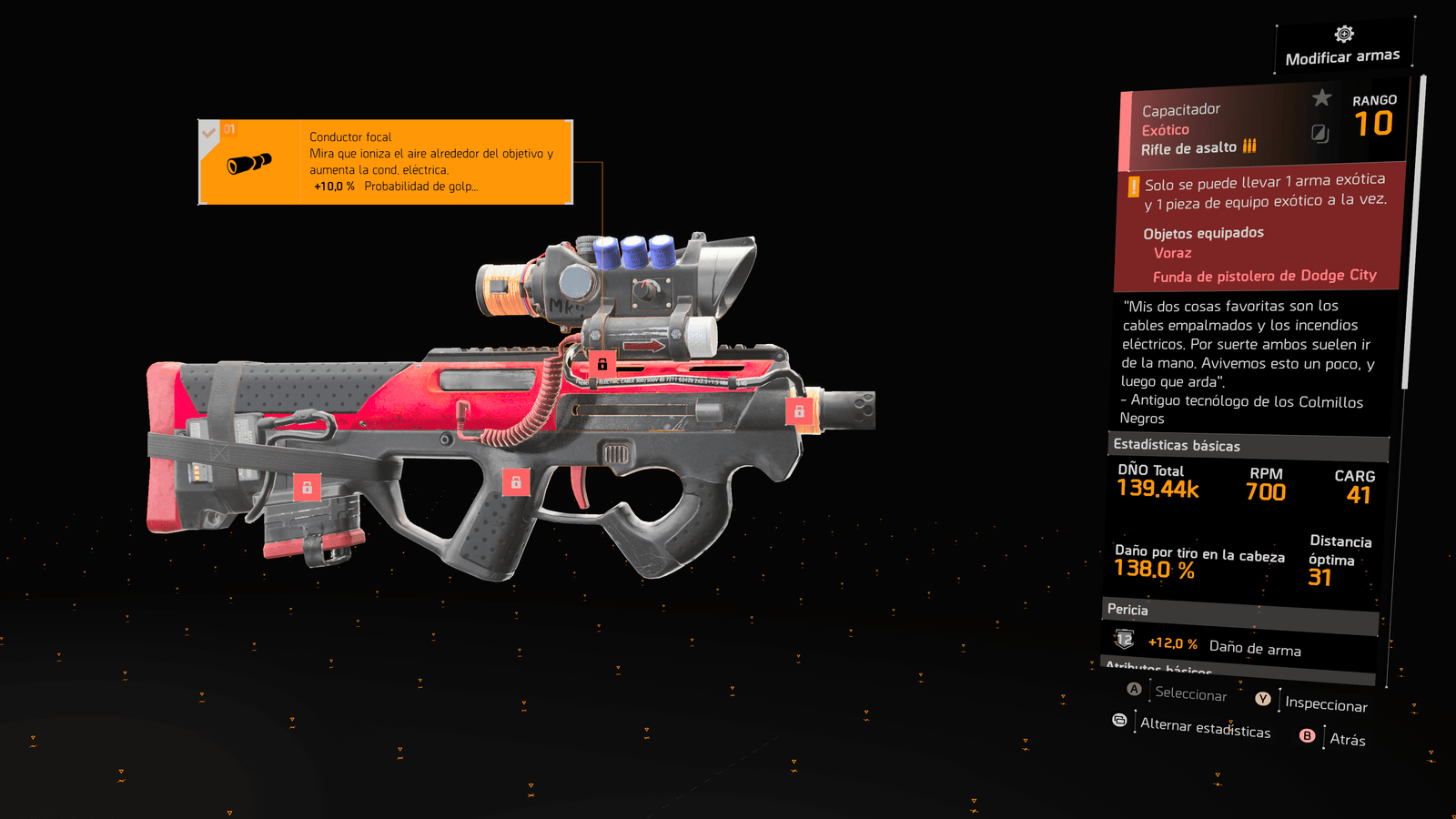The height and width of the screenshot is (819, 1456).
Task: Choose the locked underbarrel grip slot marker
Action: [516, 481]
